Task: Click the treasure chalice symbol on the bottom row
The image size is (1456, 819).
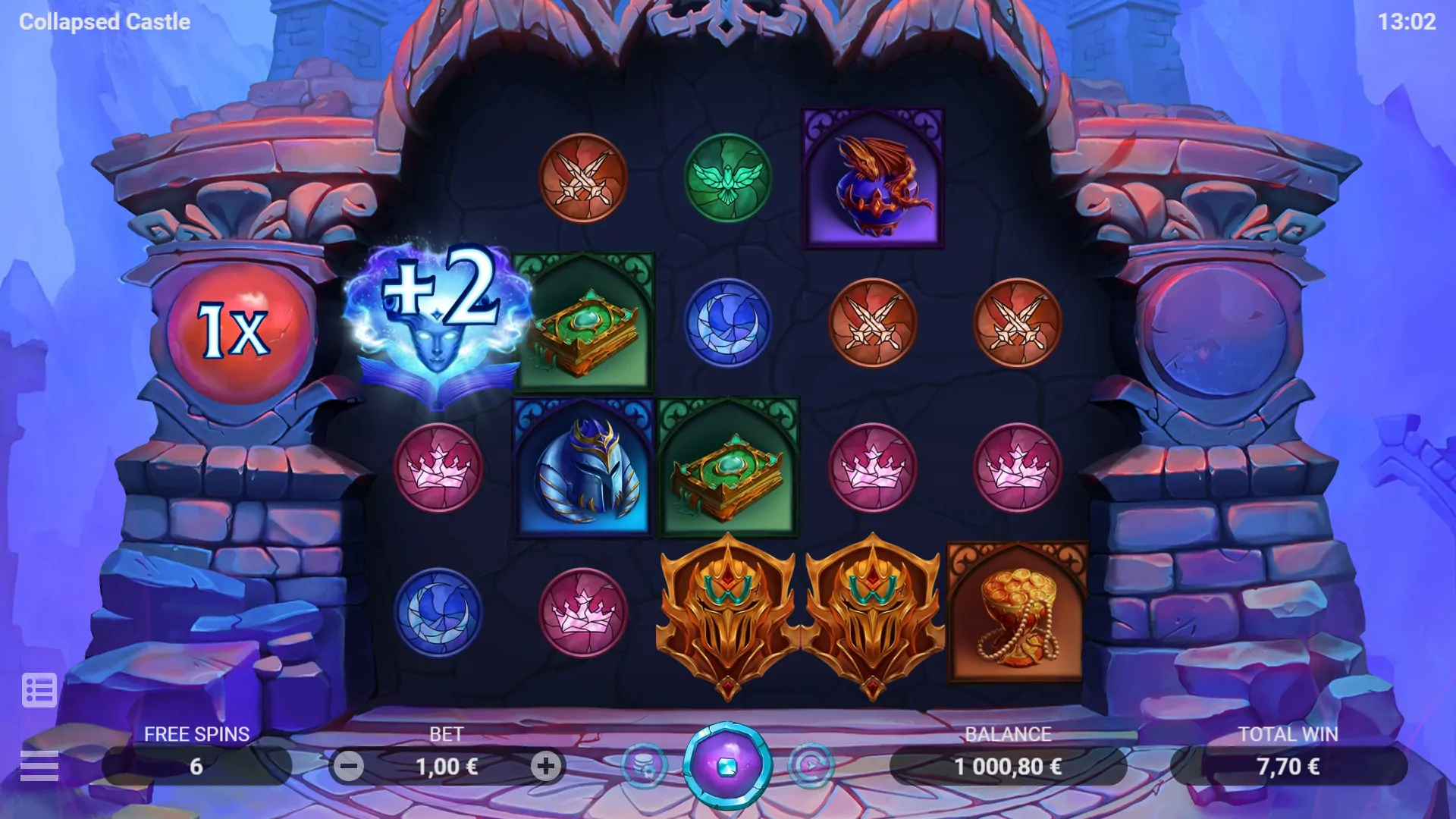Action: point(1018,610)
